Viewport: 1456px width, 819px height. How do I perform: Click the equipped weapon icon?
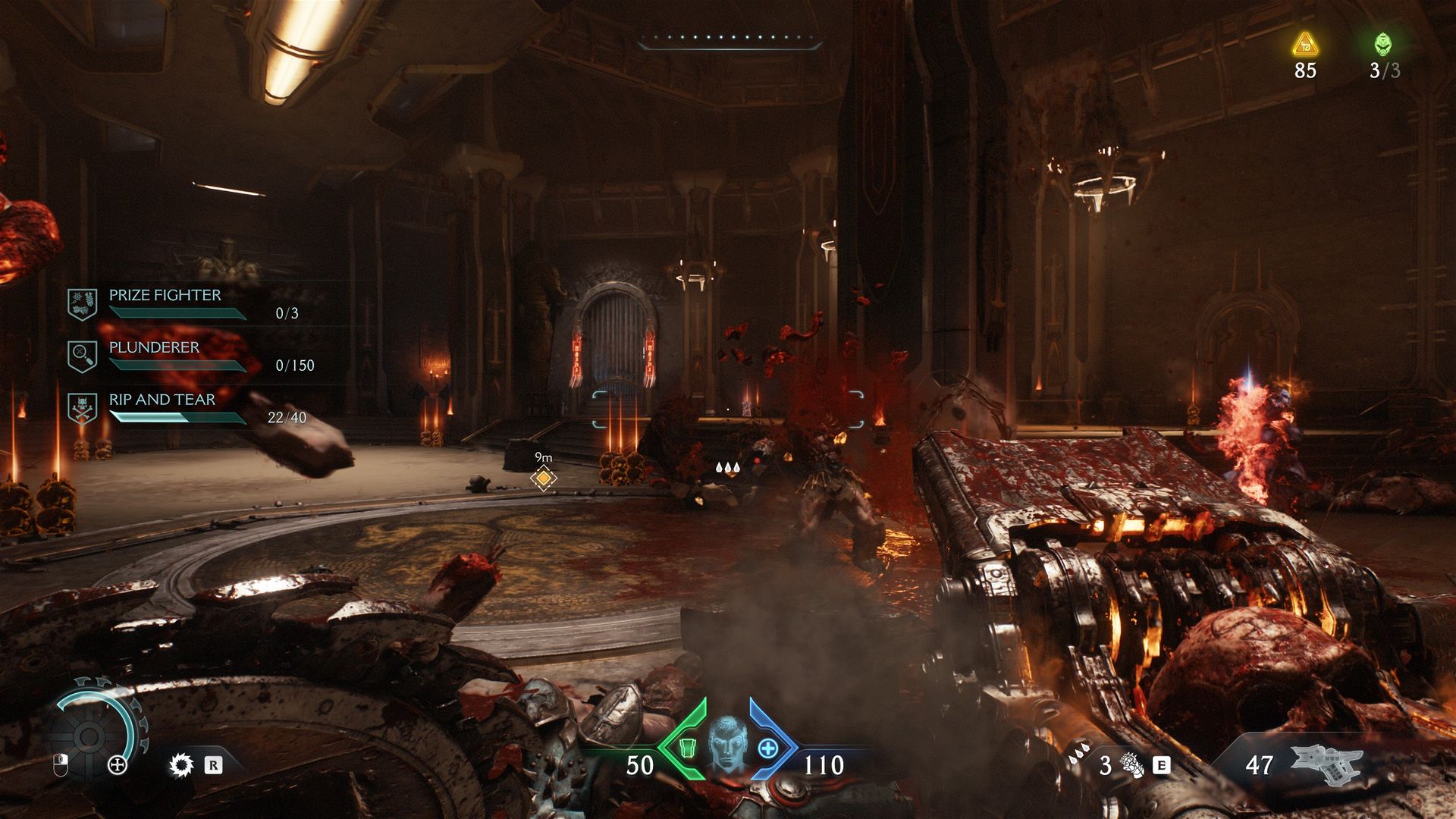pos(1326,764)
